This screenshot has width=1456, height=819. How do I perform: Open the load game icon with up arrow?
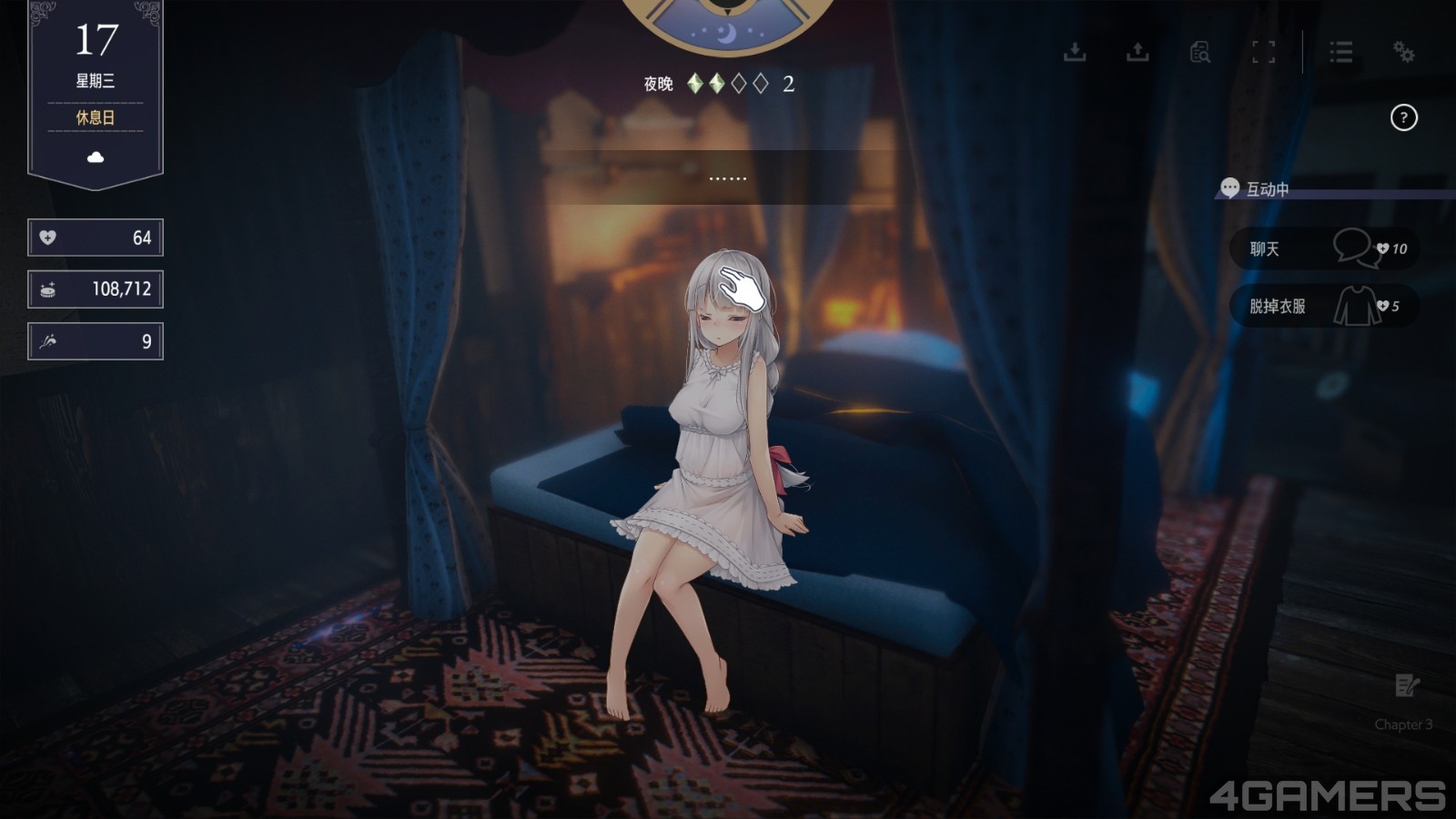coord(1137,52)
